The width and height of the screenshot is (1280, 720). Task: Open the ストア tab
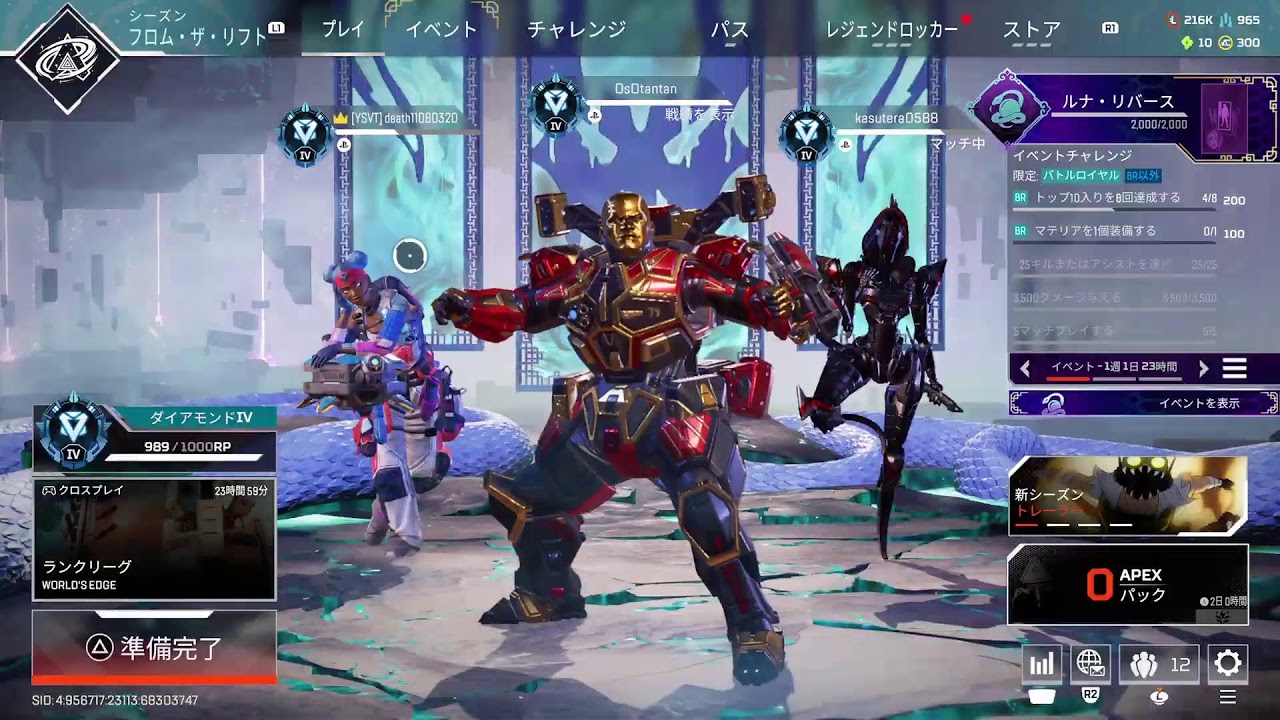tap(1031, 30)
